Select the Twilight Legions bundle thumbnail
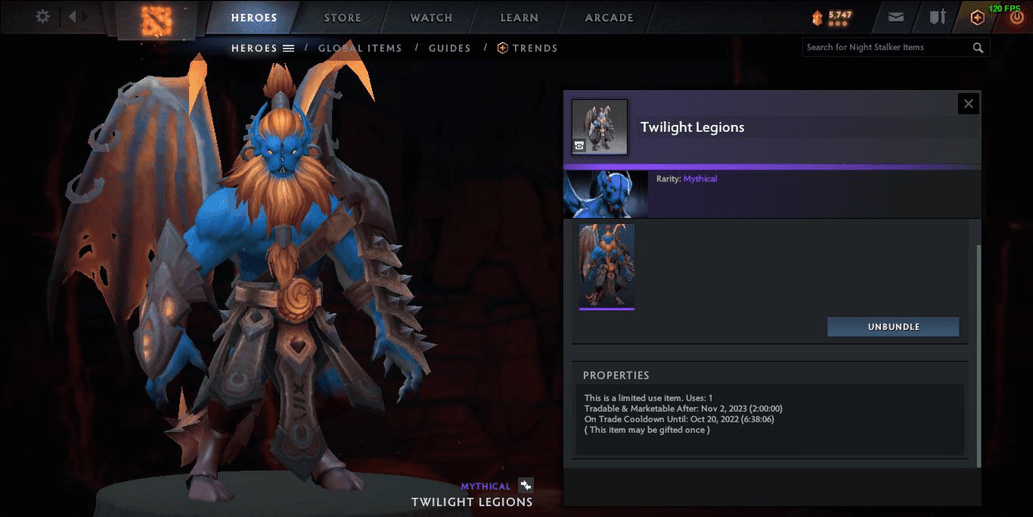 click(606, 266)
